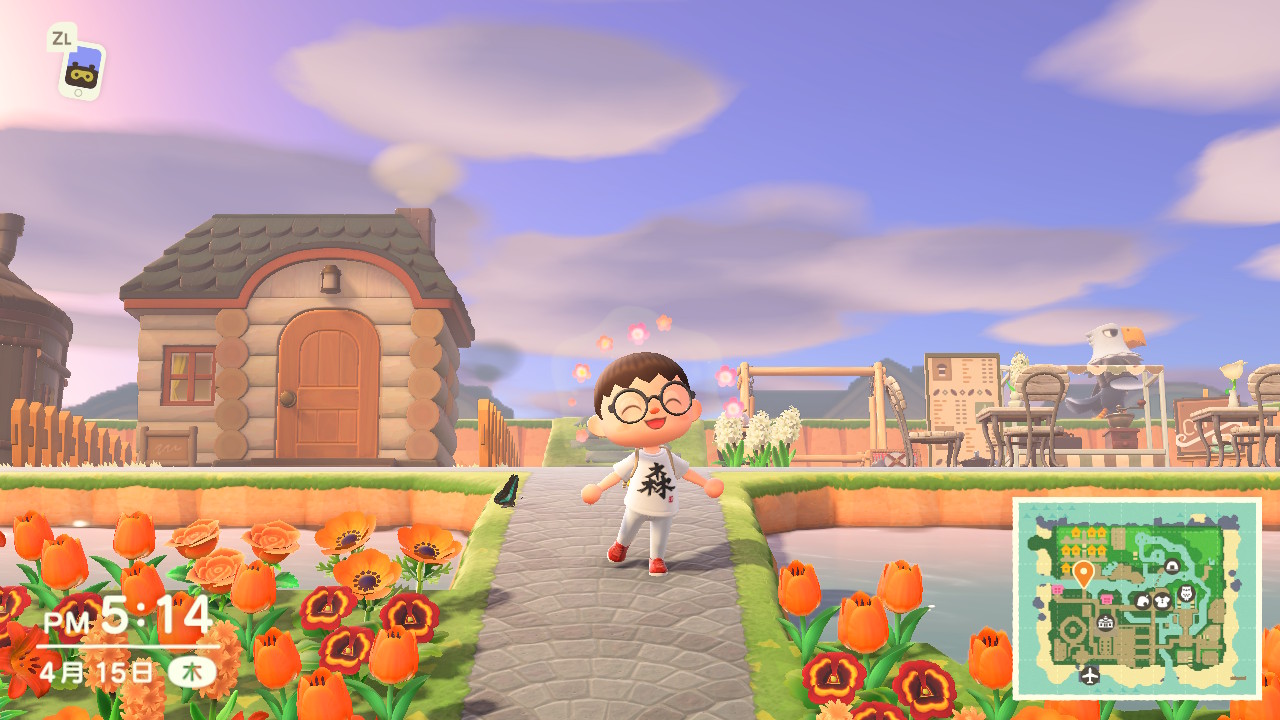This screenshot has height=720, width=1280.
Task: Open the NookPhone icon
Action: tap(79, 70)
